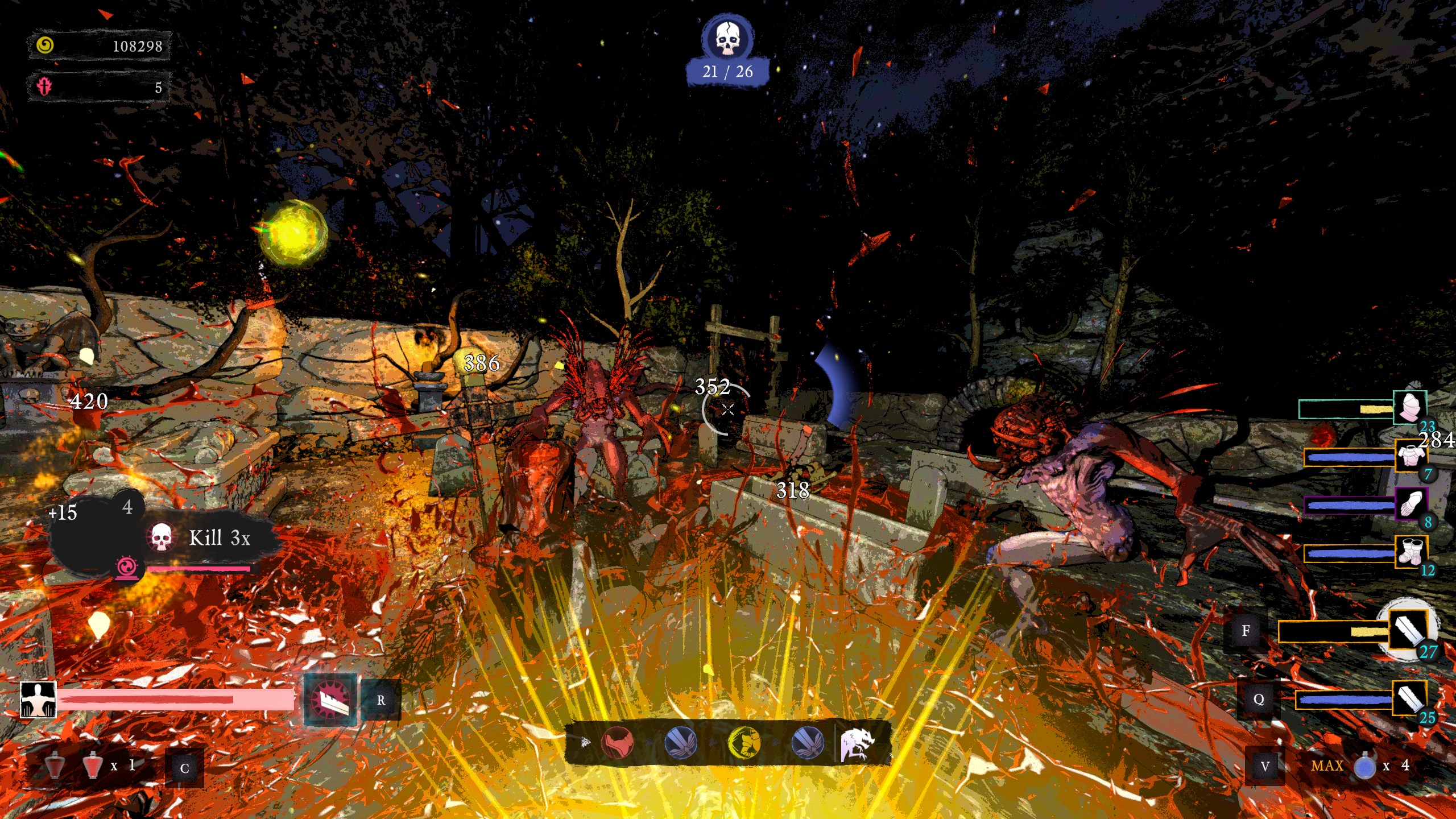Click the pink sigil currency icon

coord(44,87)
